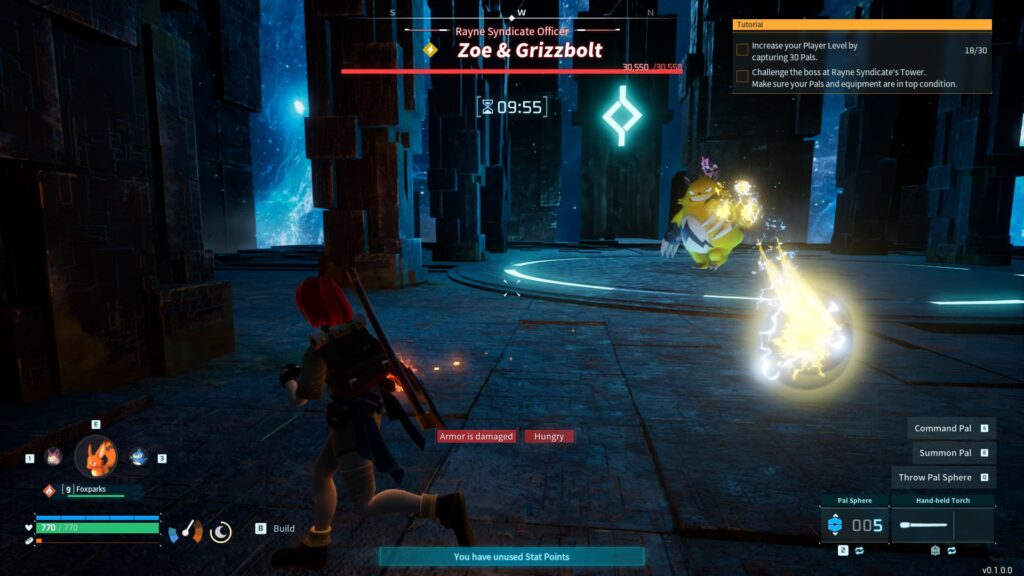Toggle the Rayne Syndicate Tower boss objective checkbox

pos(742,75)
